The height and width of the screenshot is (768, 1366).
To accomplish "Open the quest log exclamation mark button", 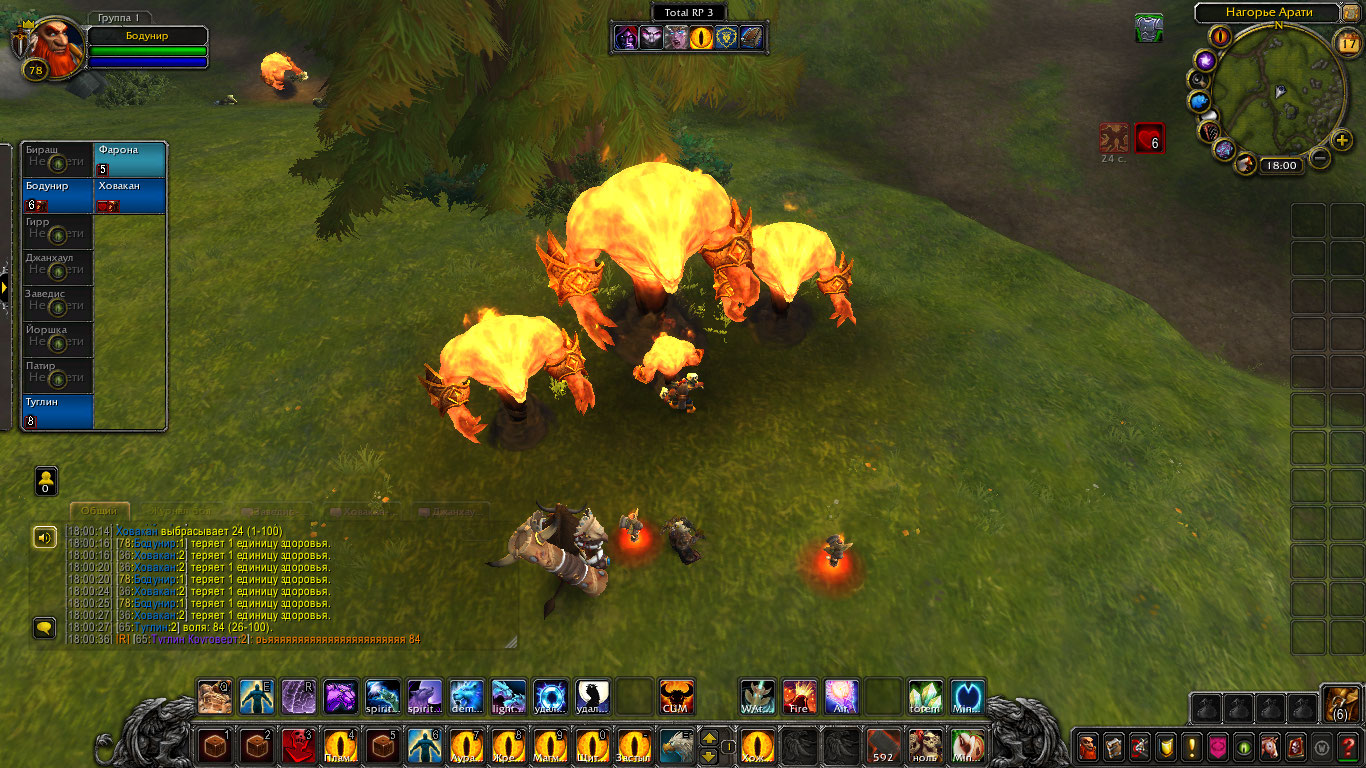I will pos(1191,746).
